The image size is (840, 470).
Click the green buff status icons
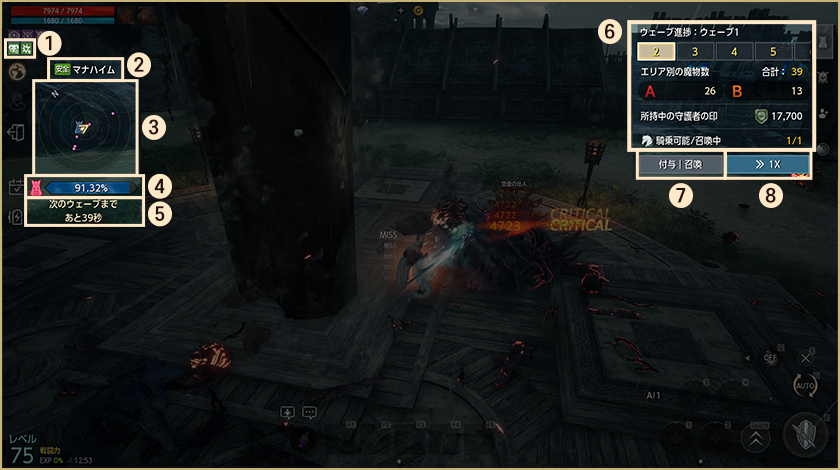19,47
